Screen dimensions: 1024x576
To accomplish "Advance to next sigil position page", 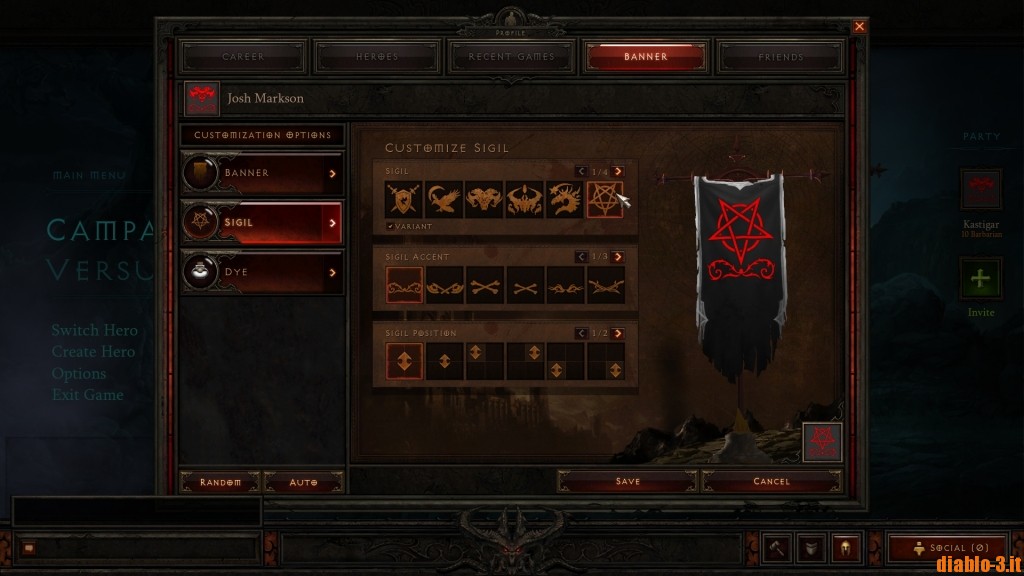I will pos(618,333).
